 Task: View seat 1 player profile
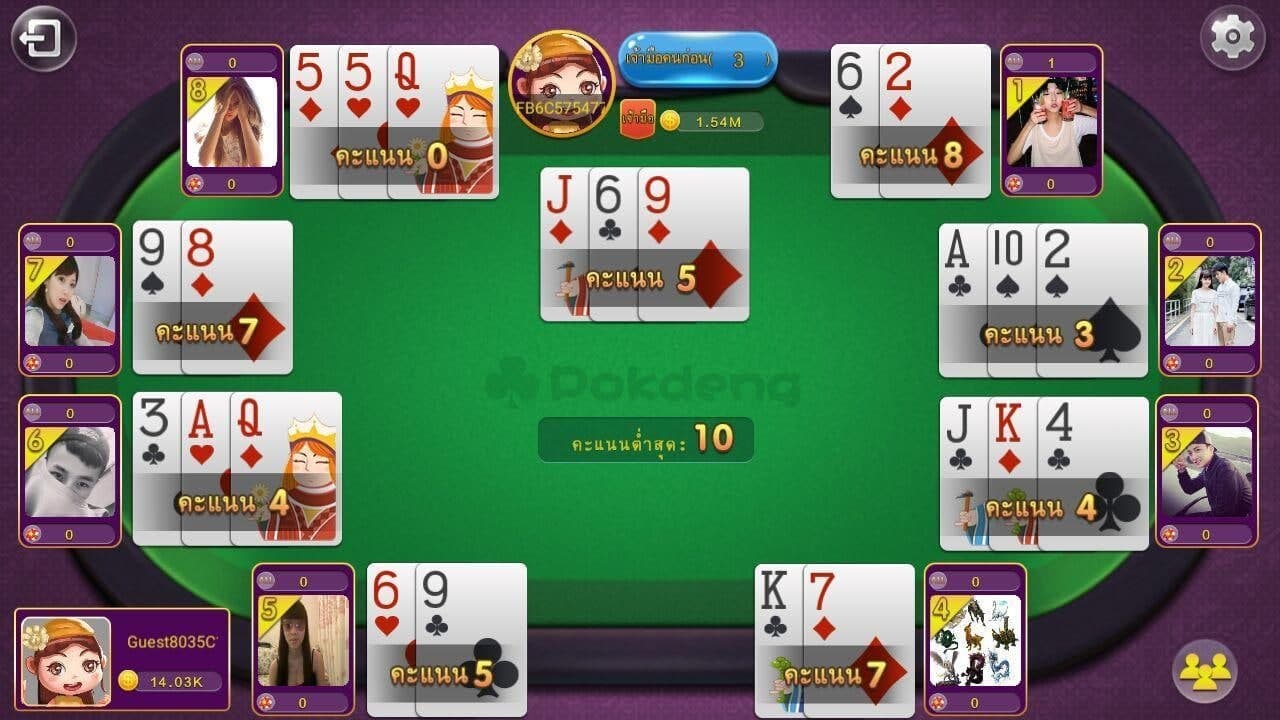tap(1051, 121)
